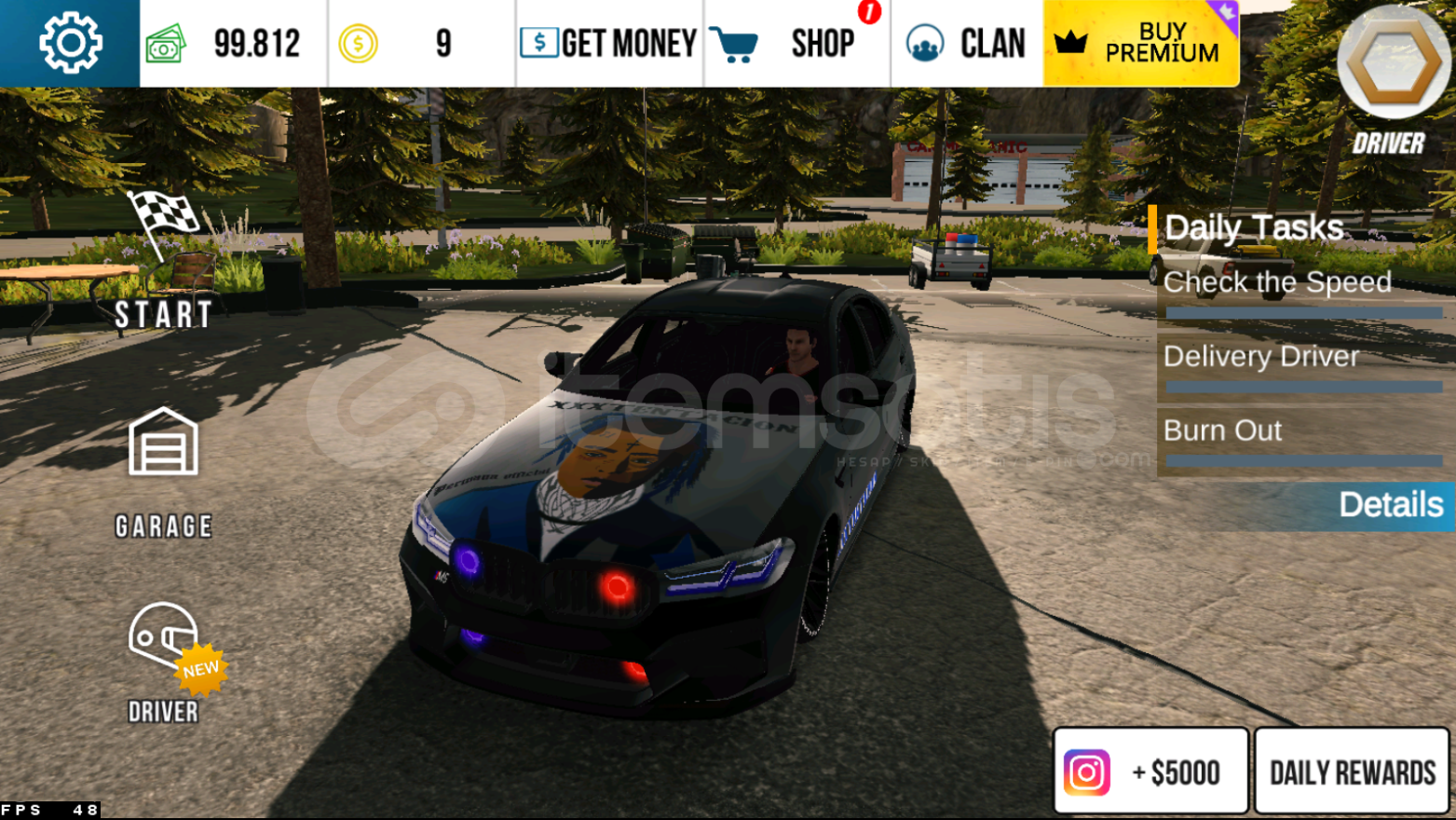The height and width of the screenshot is (820, 1456).
Task: Open Details of Daily Tasks
Action: click(1392, 505)
